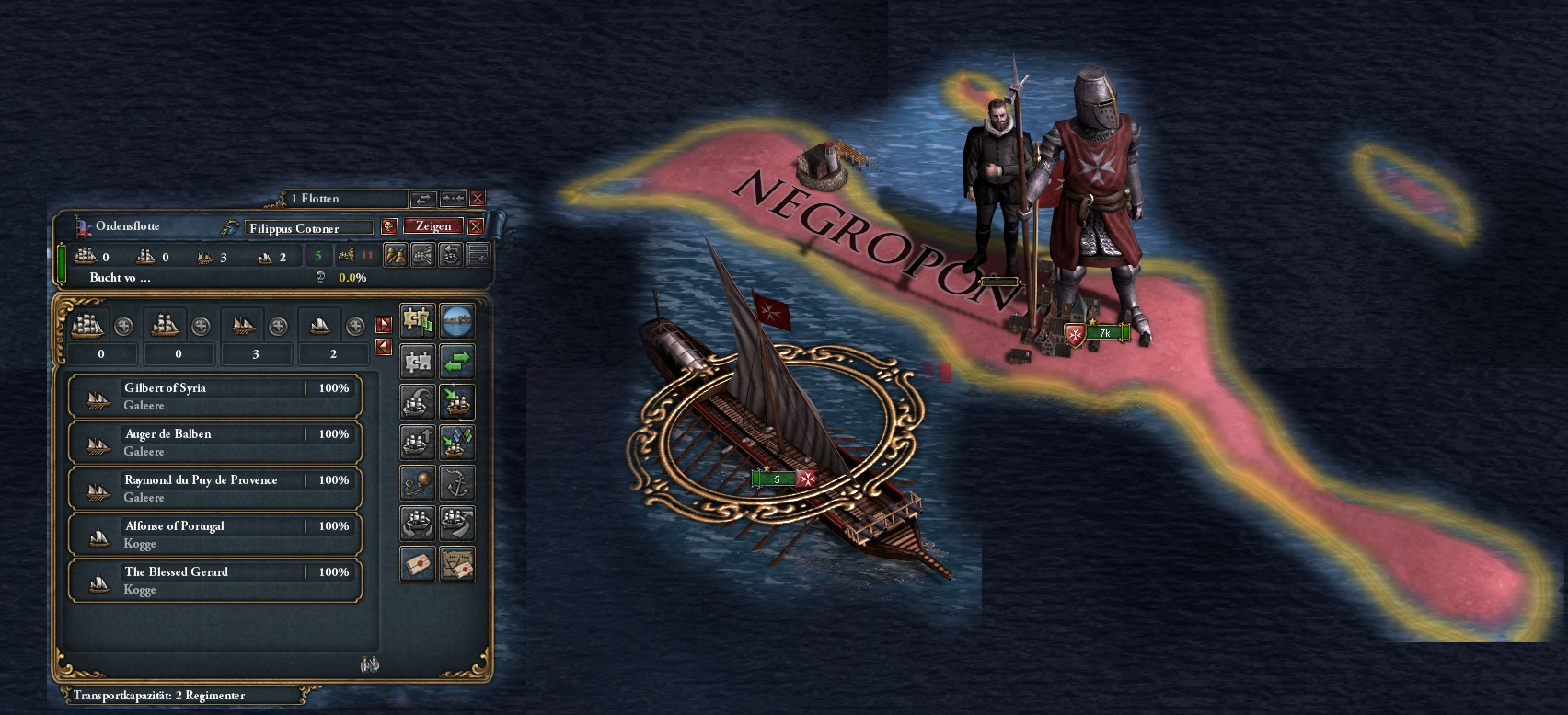Close the 1 Flotten selection header
This screenshot has height=715, width=1568.
478,198
